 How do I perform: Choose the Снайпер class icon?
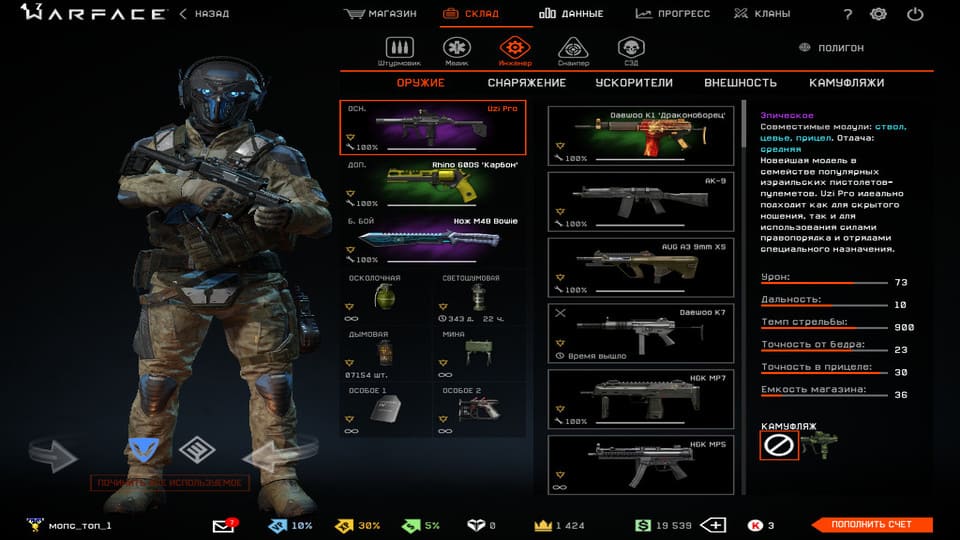572,49
